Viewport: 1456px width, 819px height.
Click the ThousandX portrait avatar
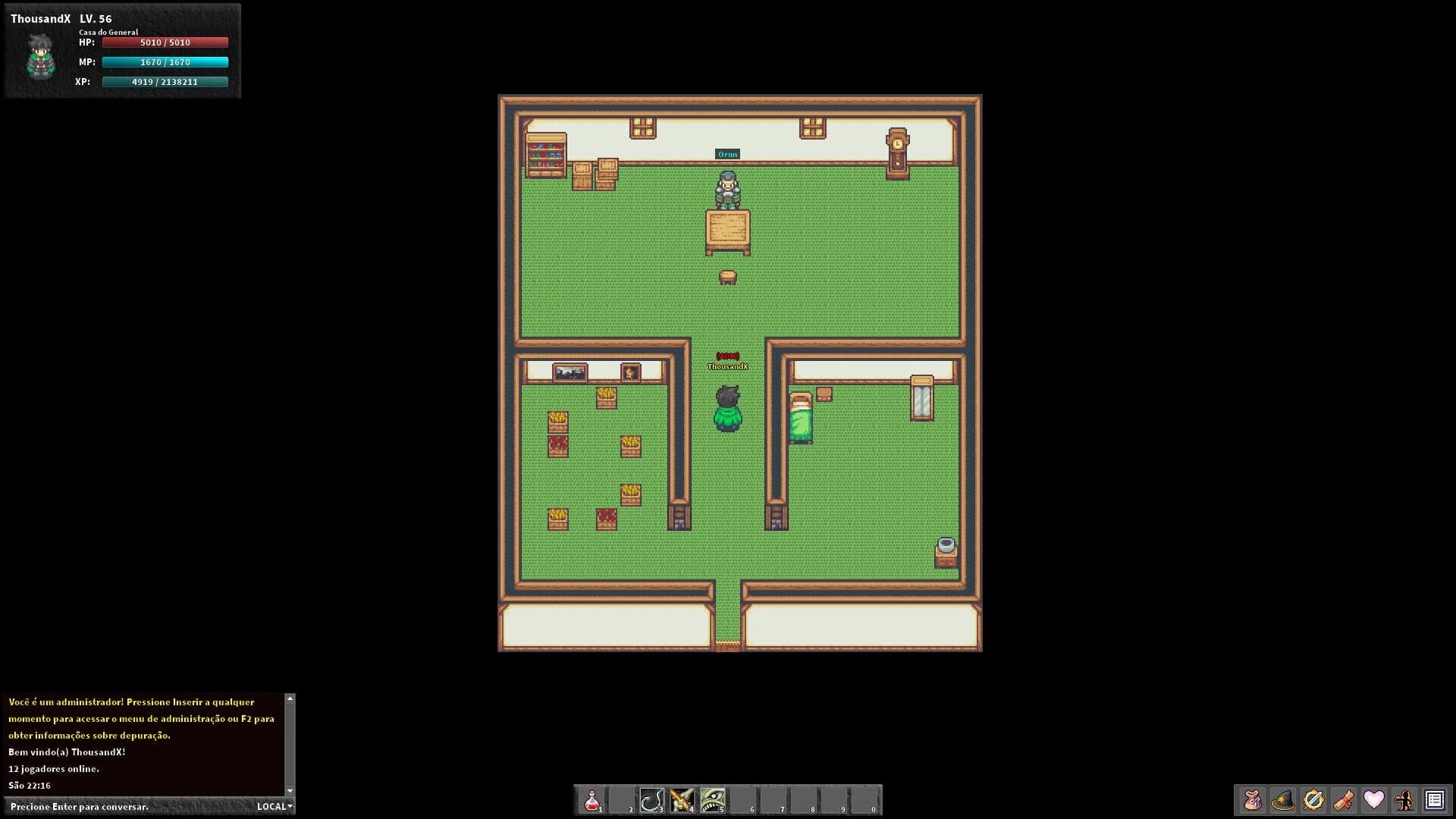point(39,57)
